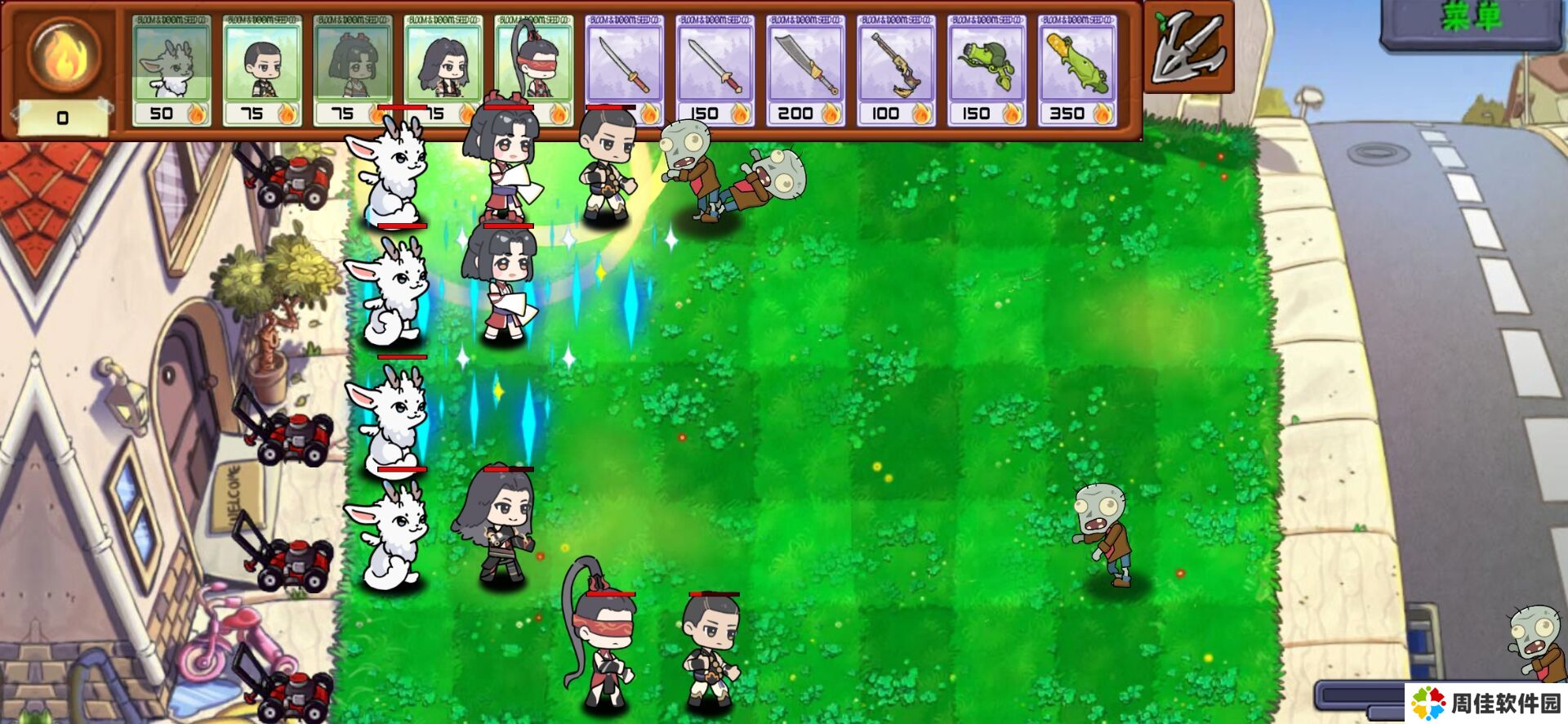Select the white rabbit seed card

[171, 71]
